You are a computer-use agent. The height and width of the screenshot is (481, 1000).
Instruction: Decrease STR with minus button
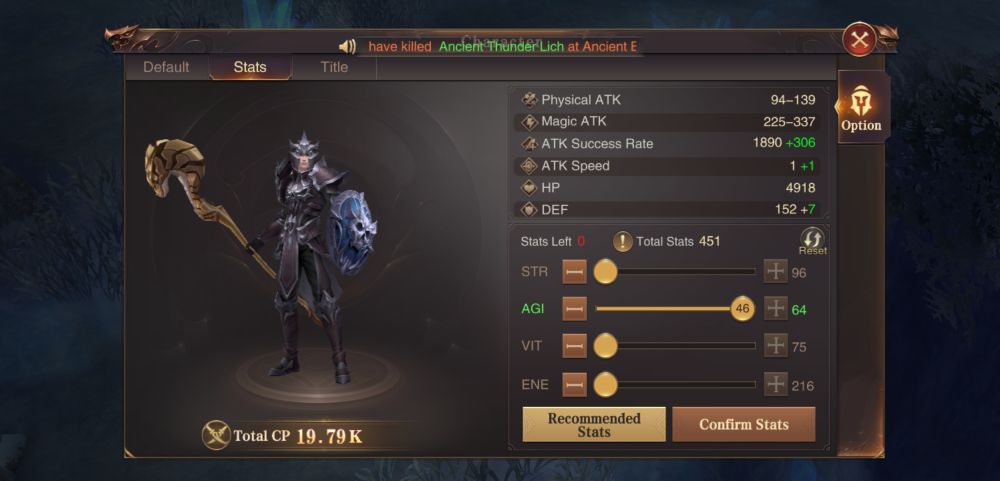pos(574,272)
